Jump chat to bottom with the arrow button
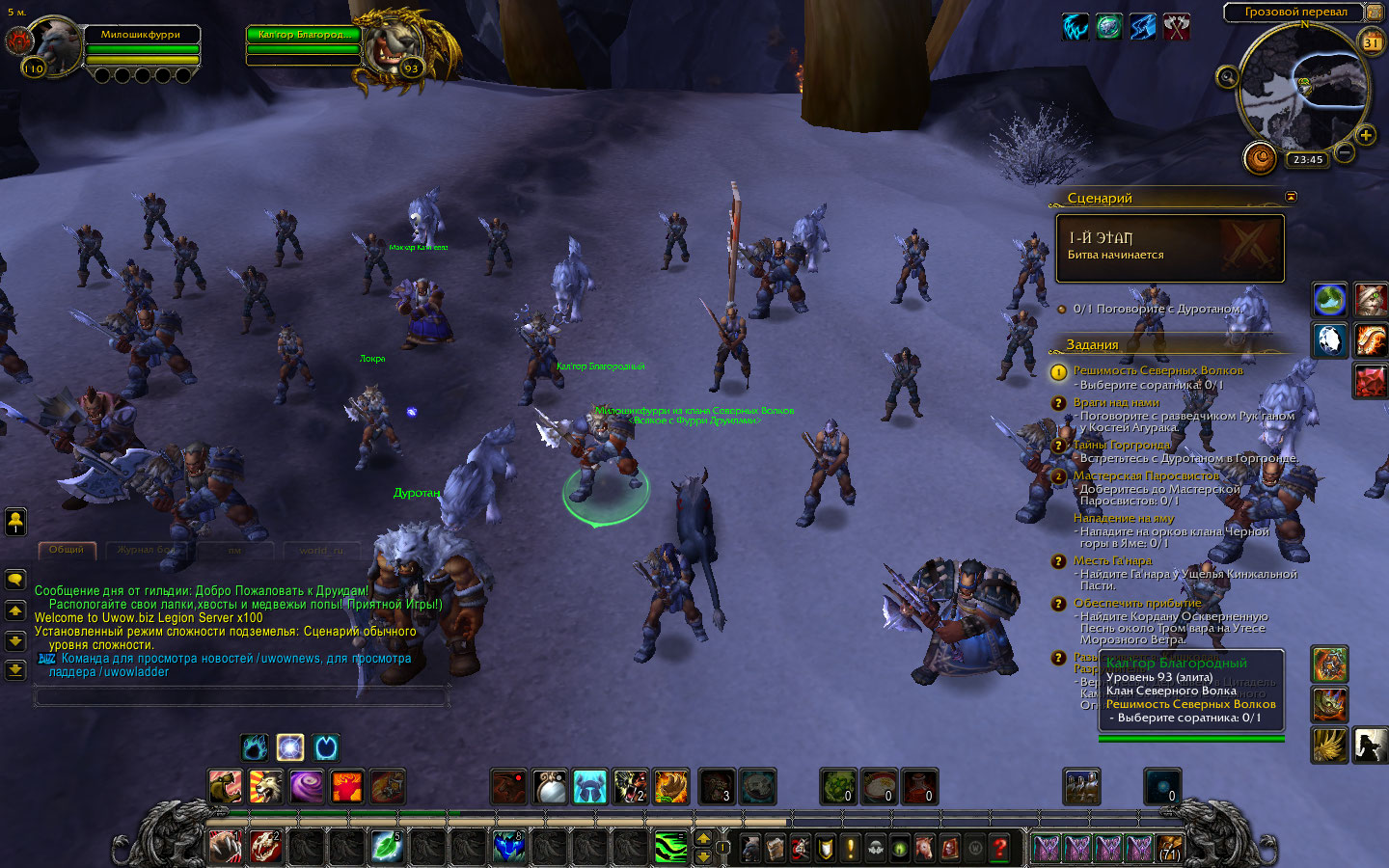The height and width of the screenshot is (868, 1389). 15,669
